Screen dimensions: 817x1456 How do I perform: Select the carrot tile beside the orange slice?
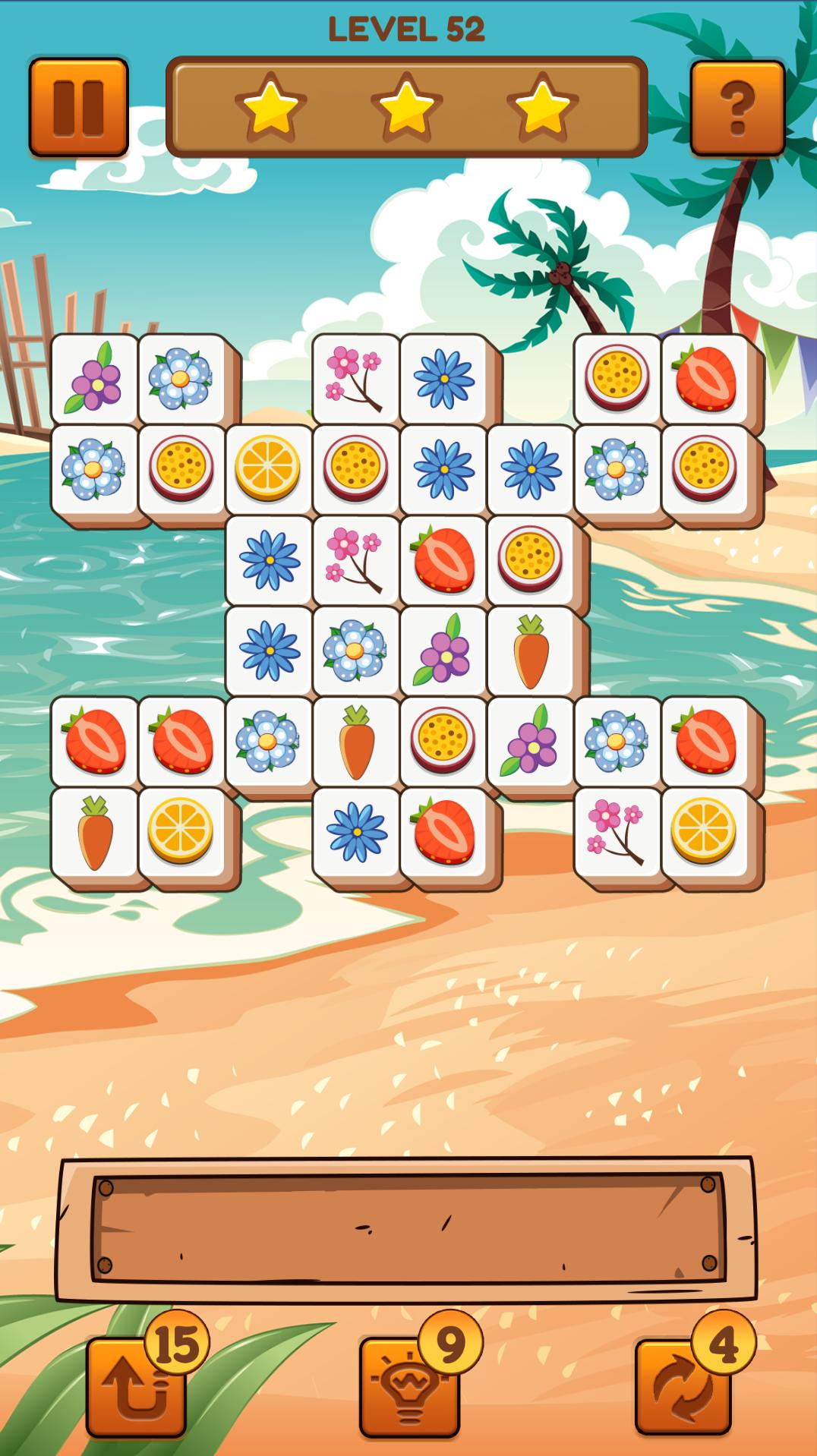[95, 831]
